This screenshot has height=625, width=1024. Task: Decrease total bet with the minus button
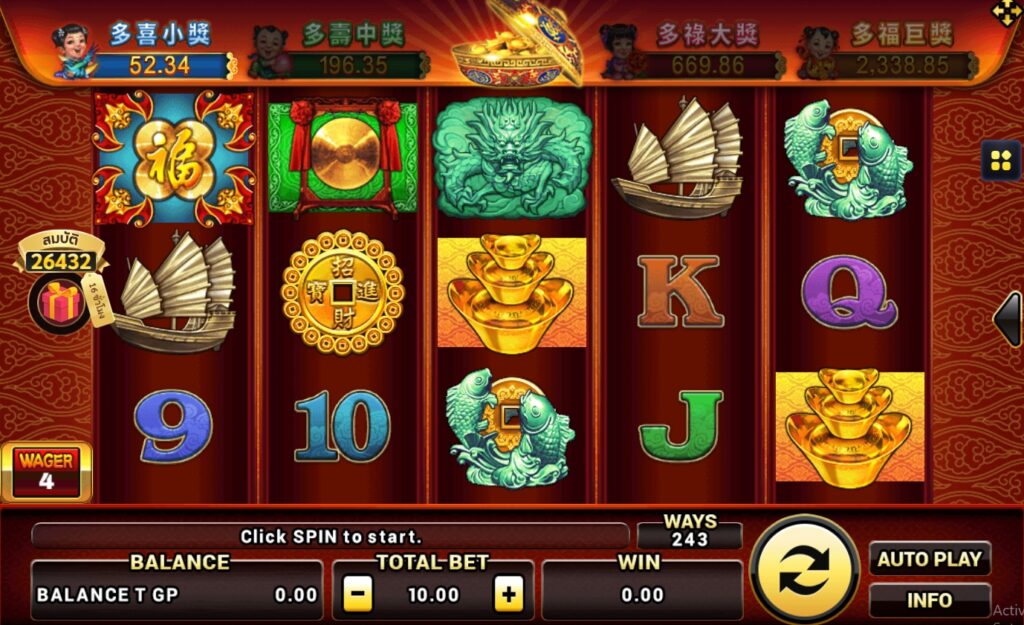click(x=358, y=595)
